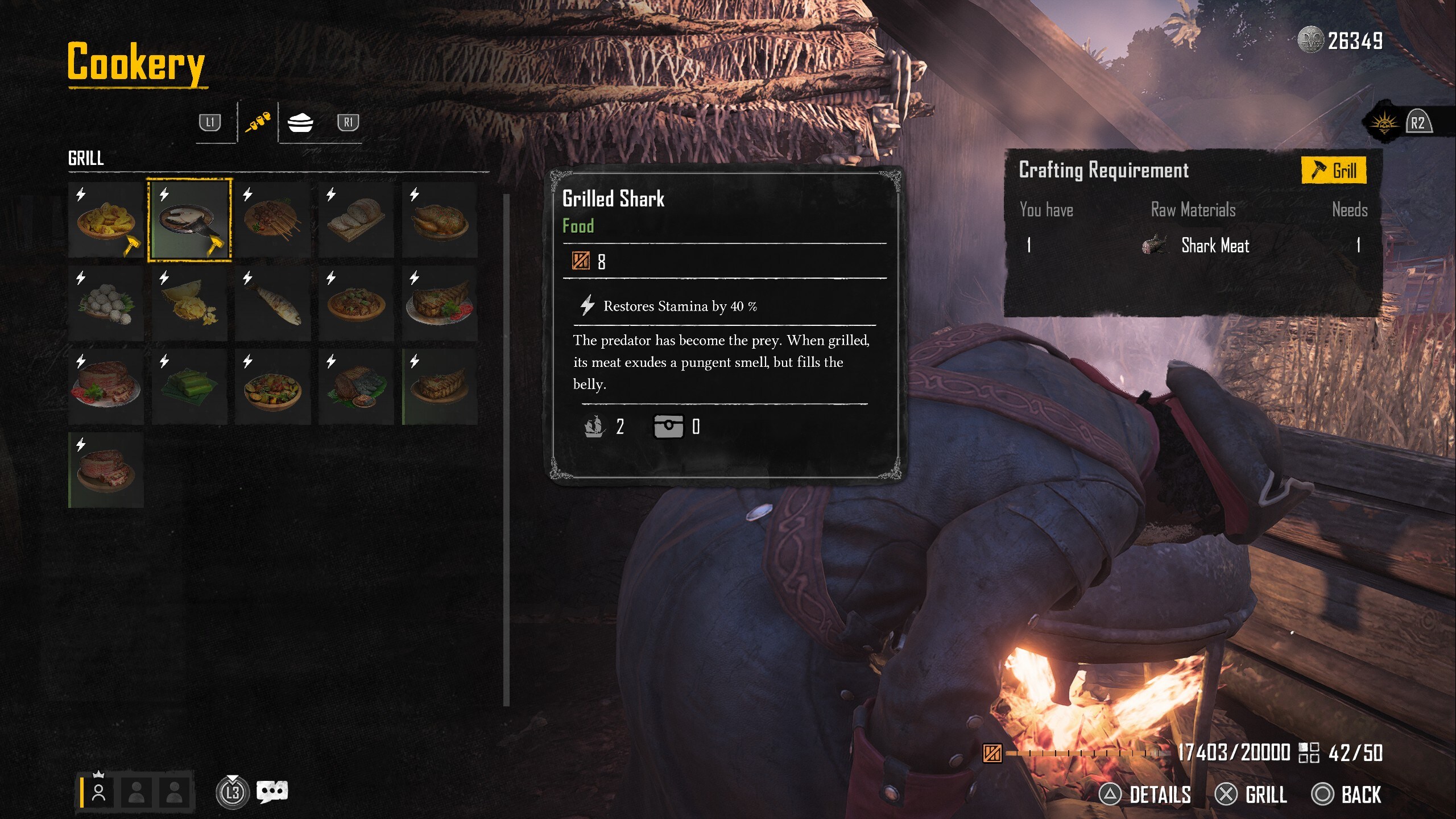Select the roasted whole chicken recipe
Image resolution: width=1456 pixels, height=819 pixels.
click(440, 220)
